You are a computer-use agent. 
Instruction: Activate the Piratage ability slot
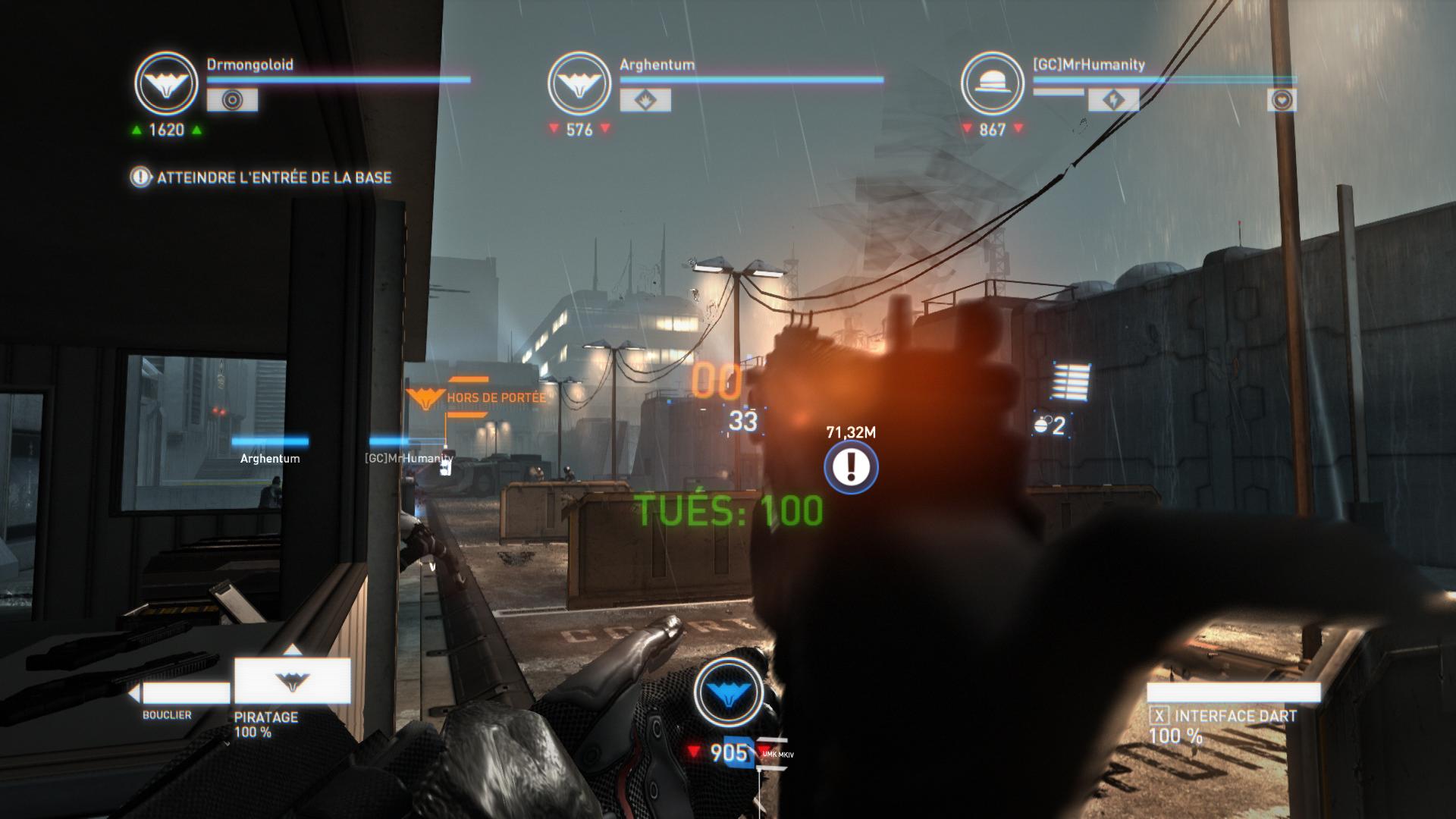point(292,680)
